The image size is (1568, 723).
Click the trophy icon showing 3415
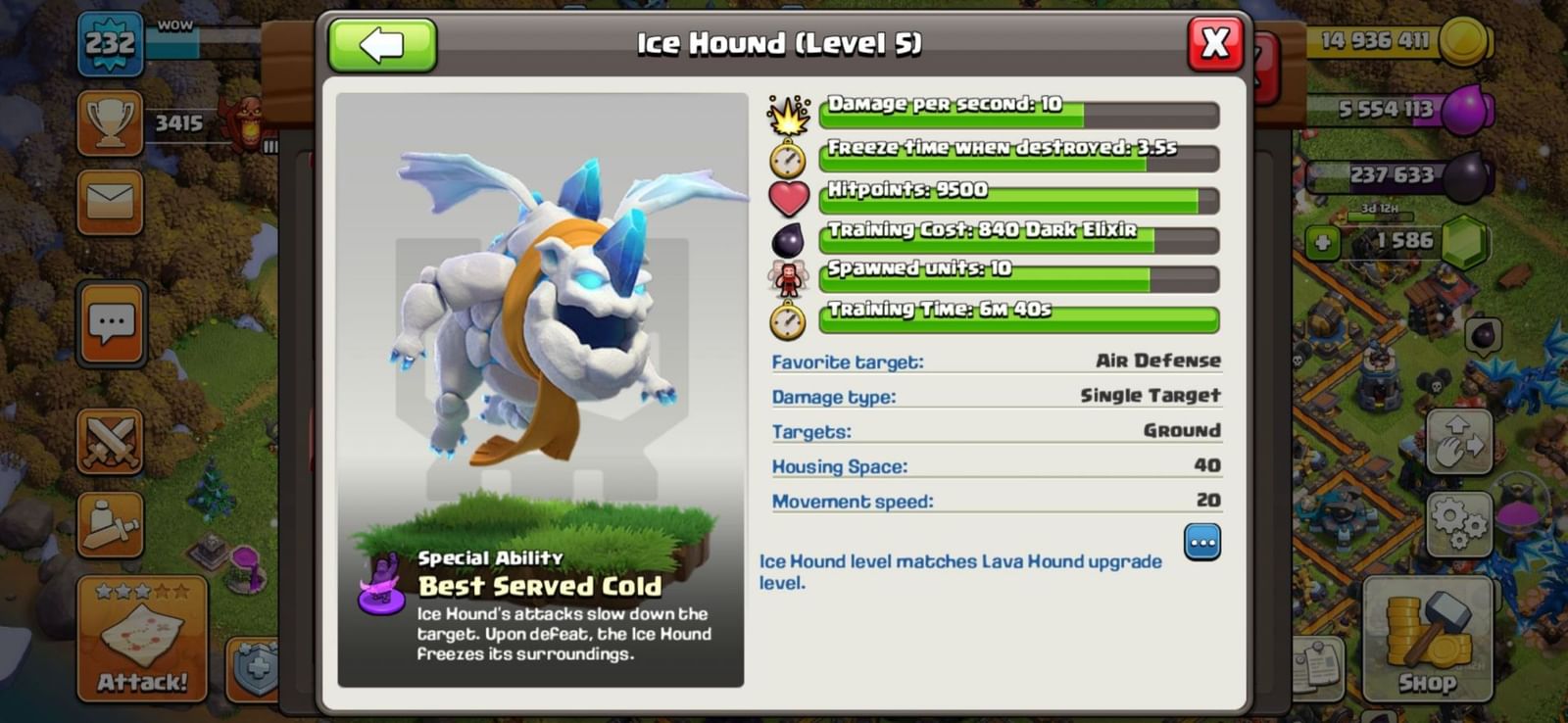tap(110, 122)
